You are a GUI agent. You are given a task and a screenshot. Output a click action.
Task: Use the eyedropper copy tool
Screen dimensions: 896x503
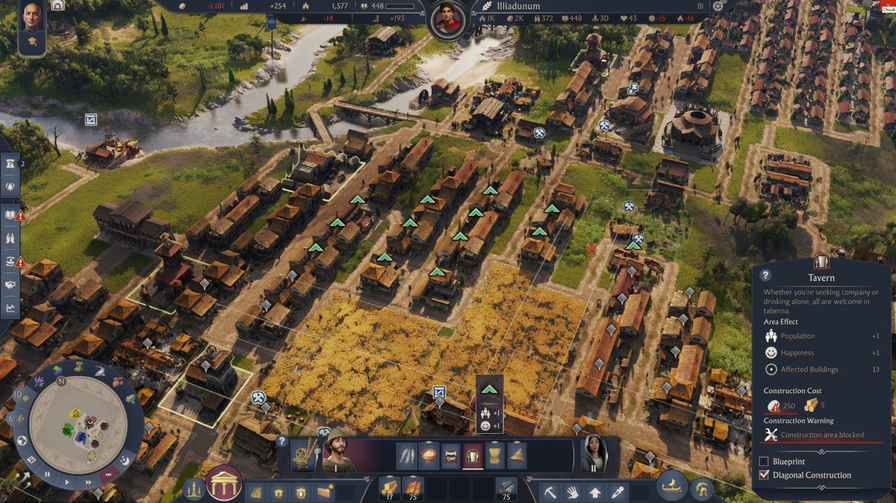(618, 492)
